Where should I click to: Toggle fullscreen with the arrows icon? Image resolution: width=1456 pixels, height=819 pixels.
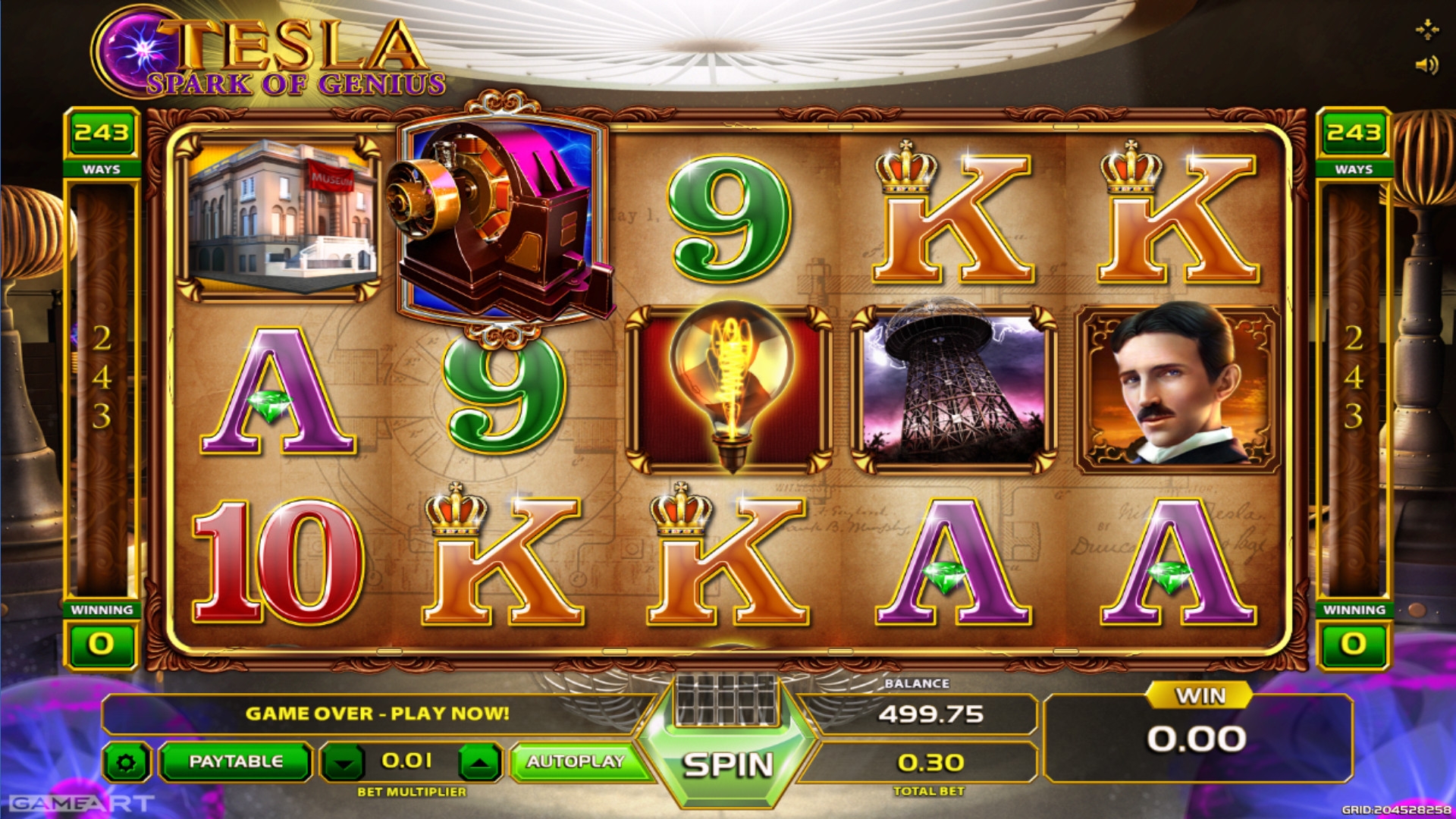pyautogui.click(x=1426, y=30)
